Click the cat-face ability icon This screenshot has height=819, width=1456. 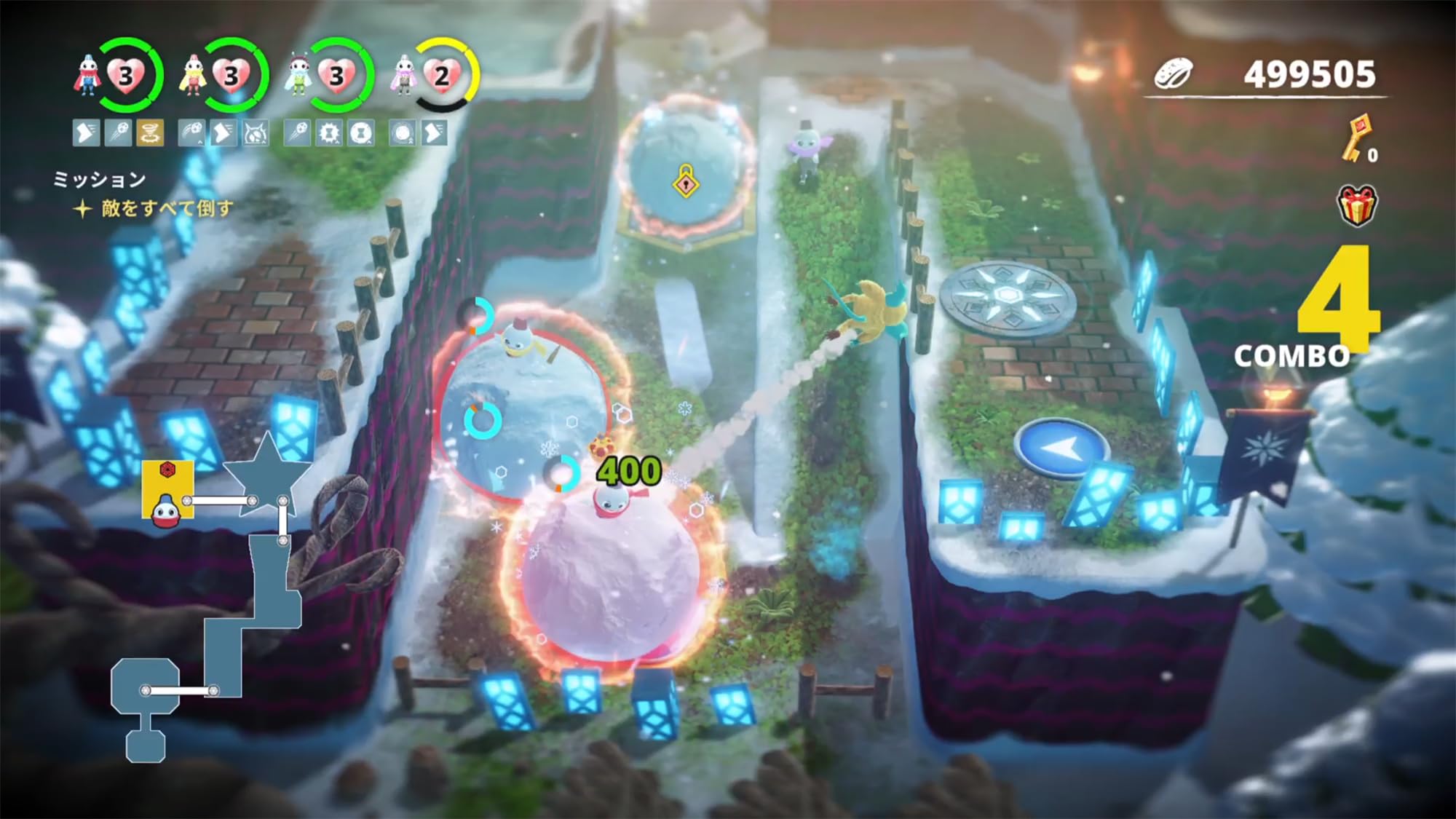pos(255,133)
